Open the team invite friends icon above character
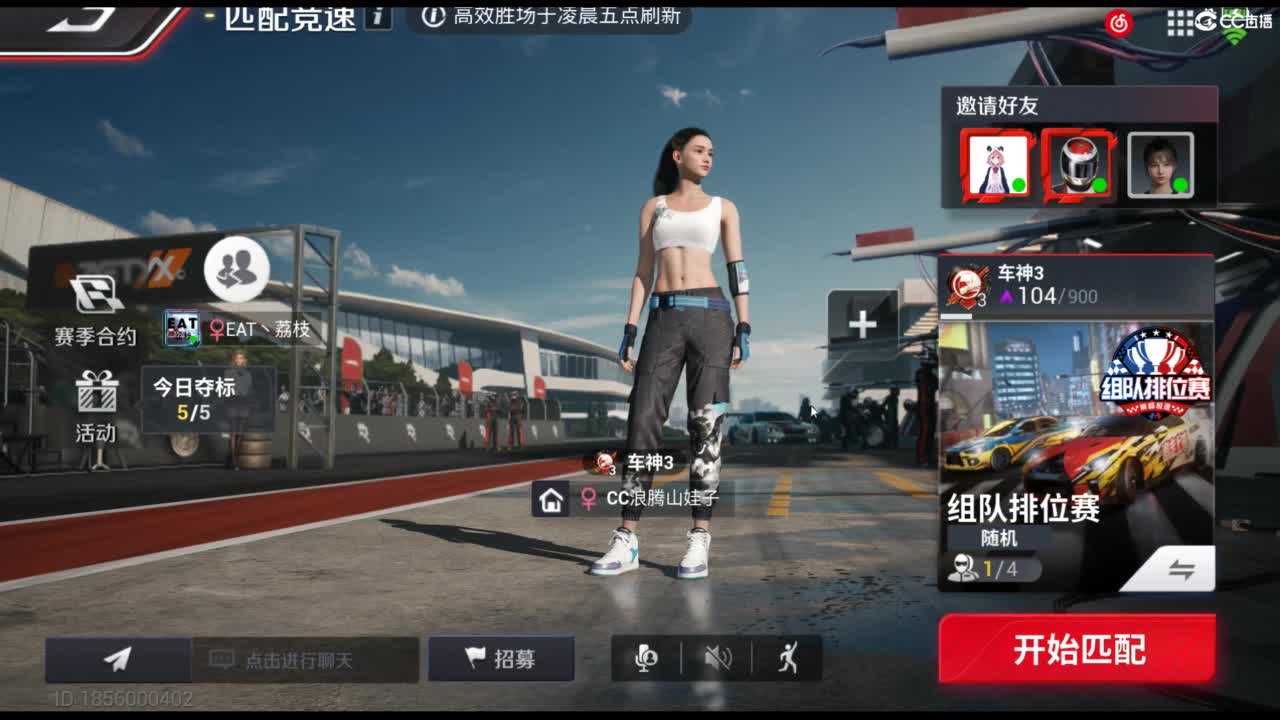The height and width of the screenshot is (720, 1280). click(235, 270)
